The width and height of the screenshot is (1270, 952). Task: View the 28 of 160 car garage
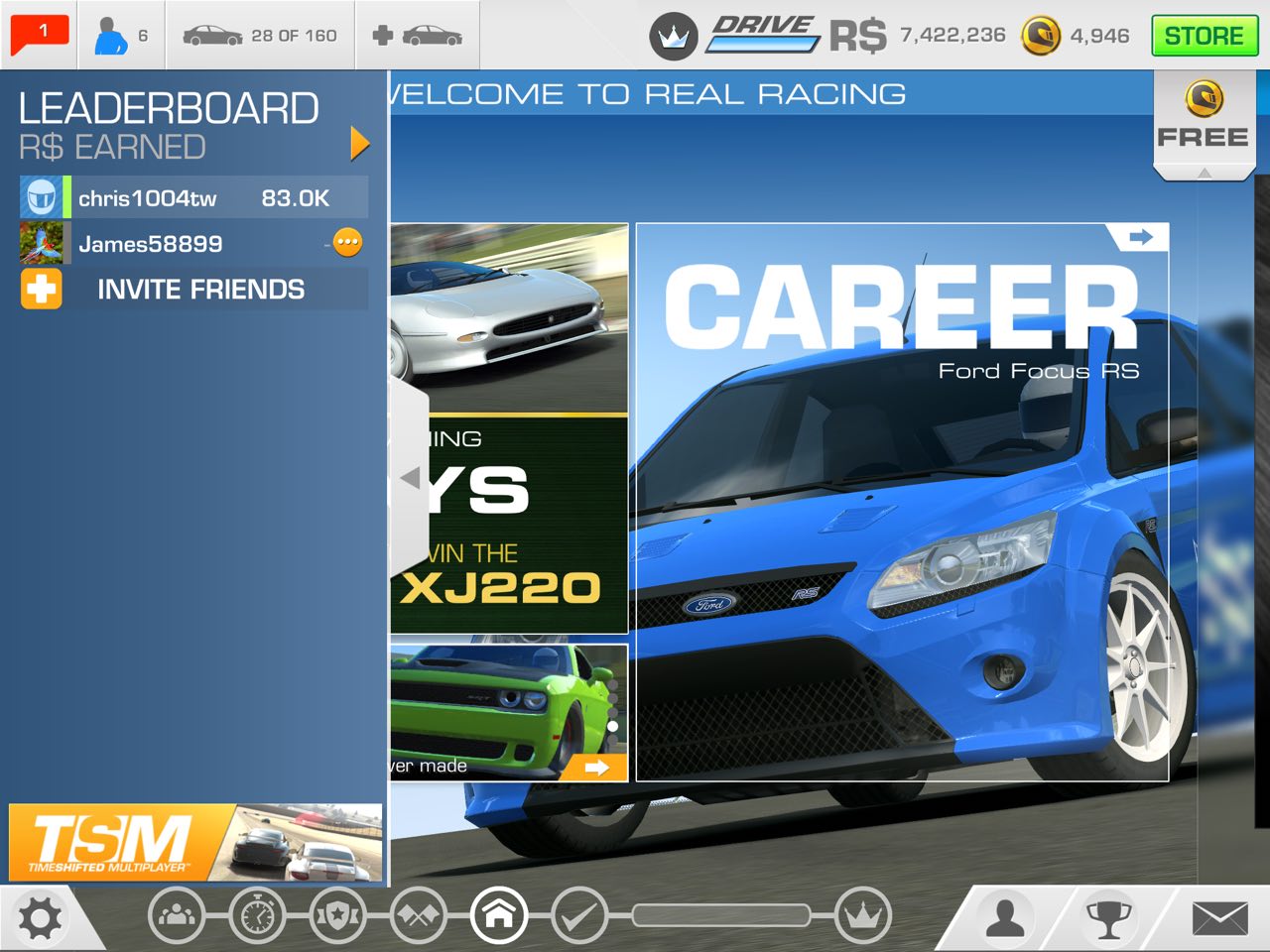[260, 36]
